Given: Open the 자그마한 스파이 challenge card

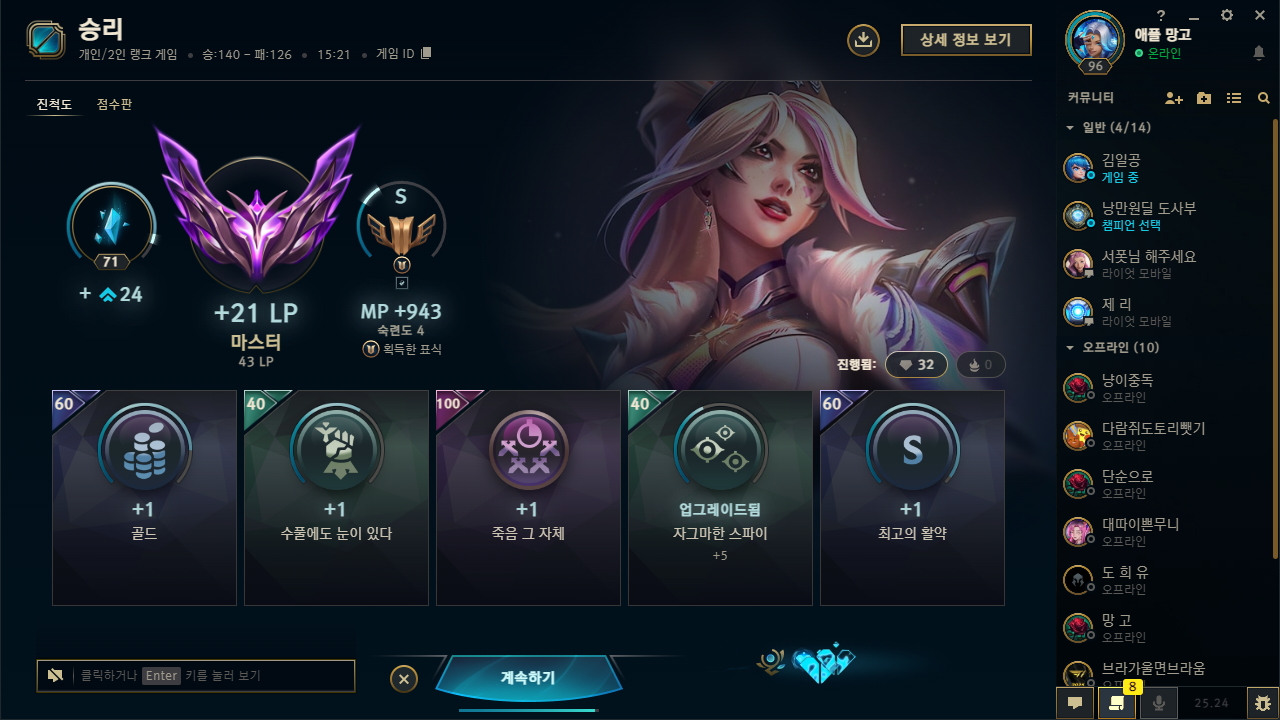Looking at the screenshot, I should tap(720, 497).
